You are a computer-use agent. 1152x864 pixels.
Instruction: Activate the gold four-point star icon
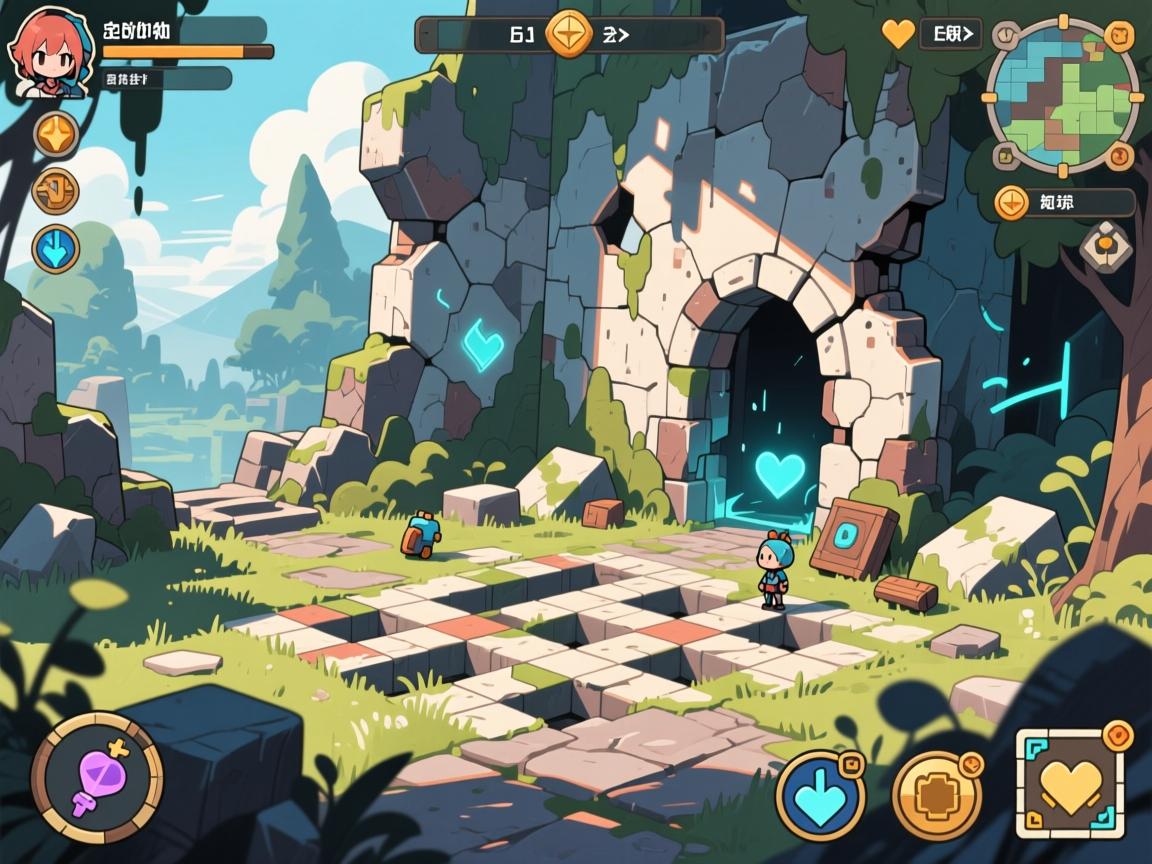click(x=56, y=134)
